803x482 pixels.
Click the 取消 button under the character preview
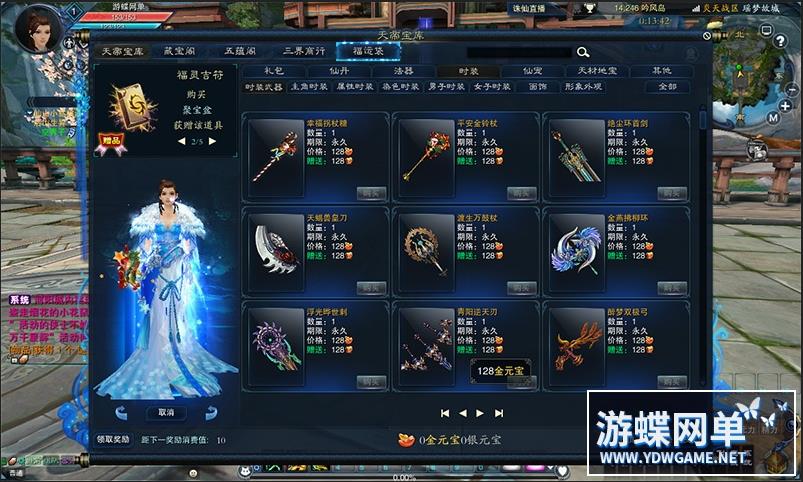[166, 412]
